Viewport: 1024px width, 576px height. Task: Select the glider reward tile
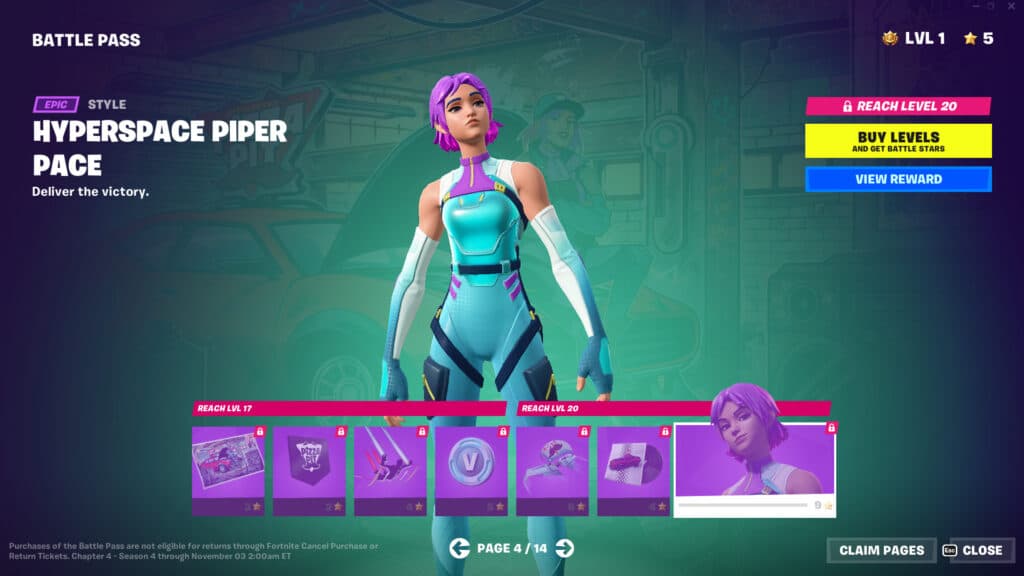click(x=553, y=464)
